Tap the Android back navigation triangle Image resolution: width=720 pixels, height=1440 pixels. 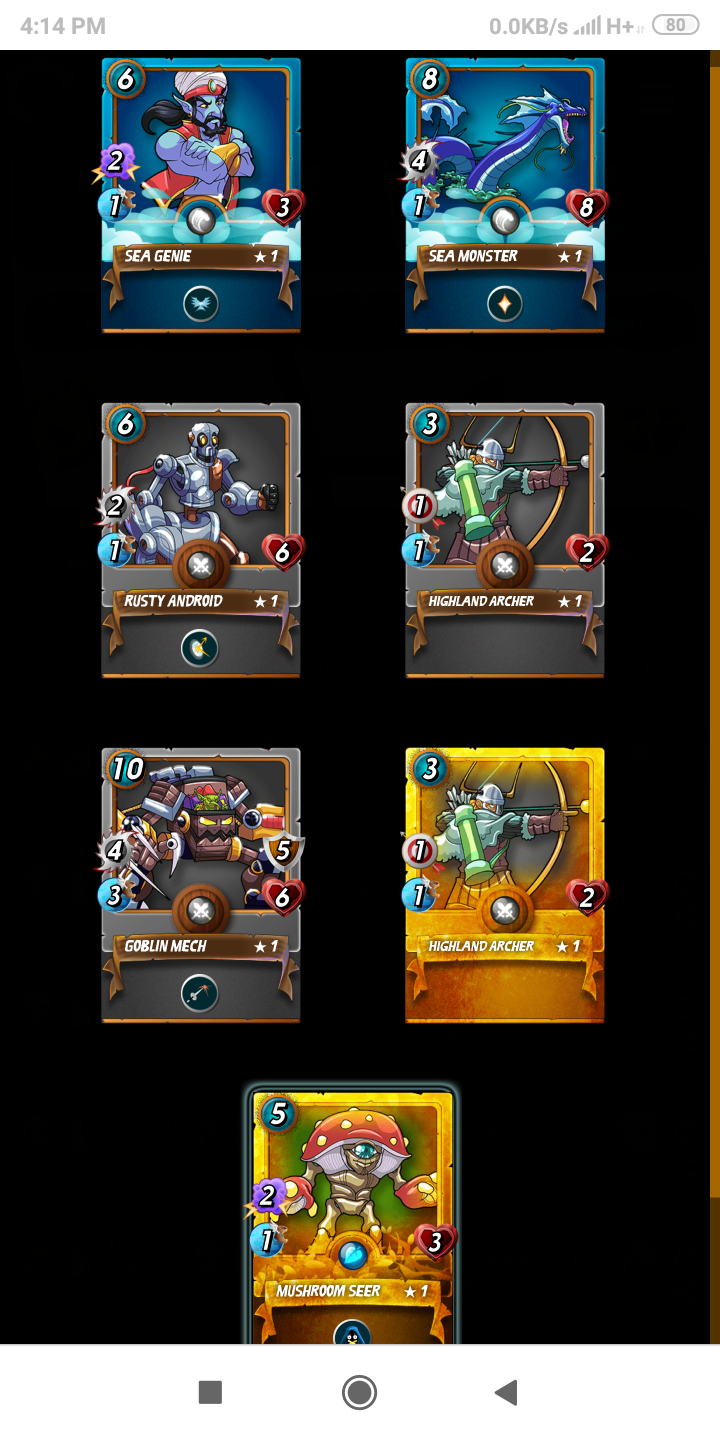(x=507, y=1392)
